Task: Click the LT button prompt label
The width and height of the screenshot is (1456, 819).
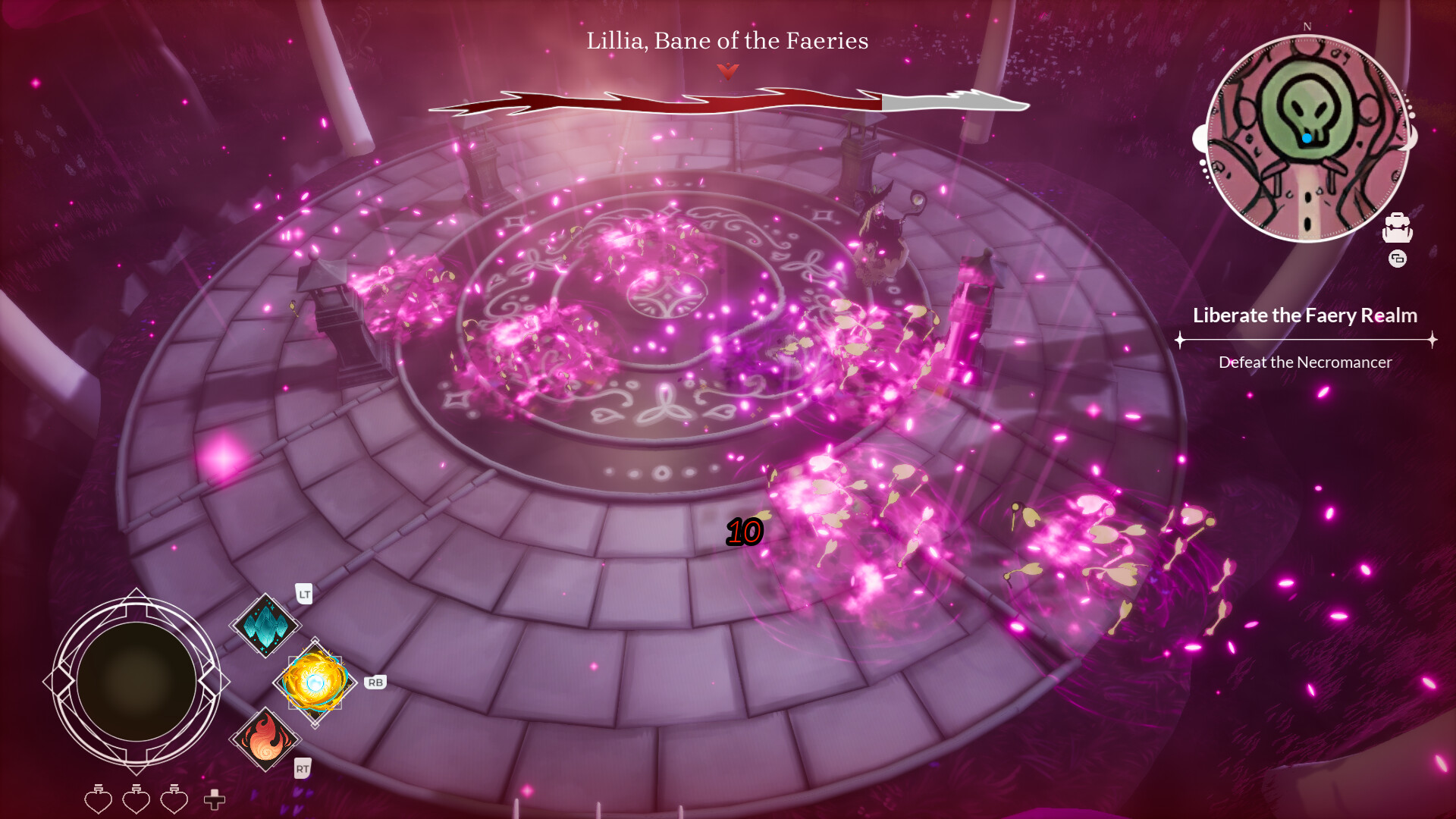Action: click(x=303, y=595)
